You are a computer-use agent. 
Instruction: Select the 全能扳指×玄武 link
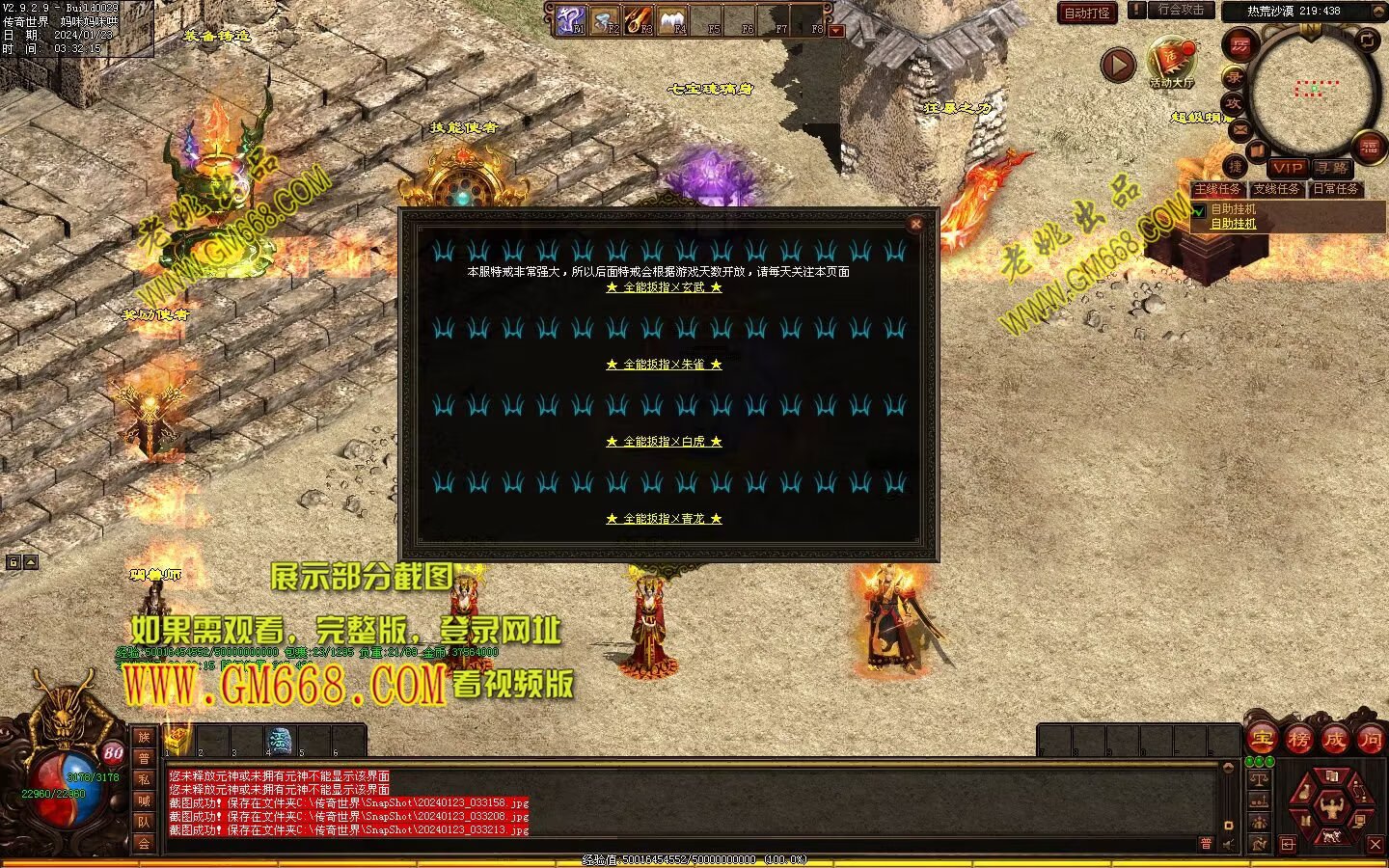(664, 287)
